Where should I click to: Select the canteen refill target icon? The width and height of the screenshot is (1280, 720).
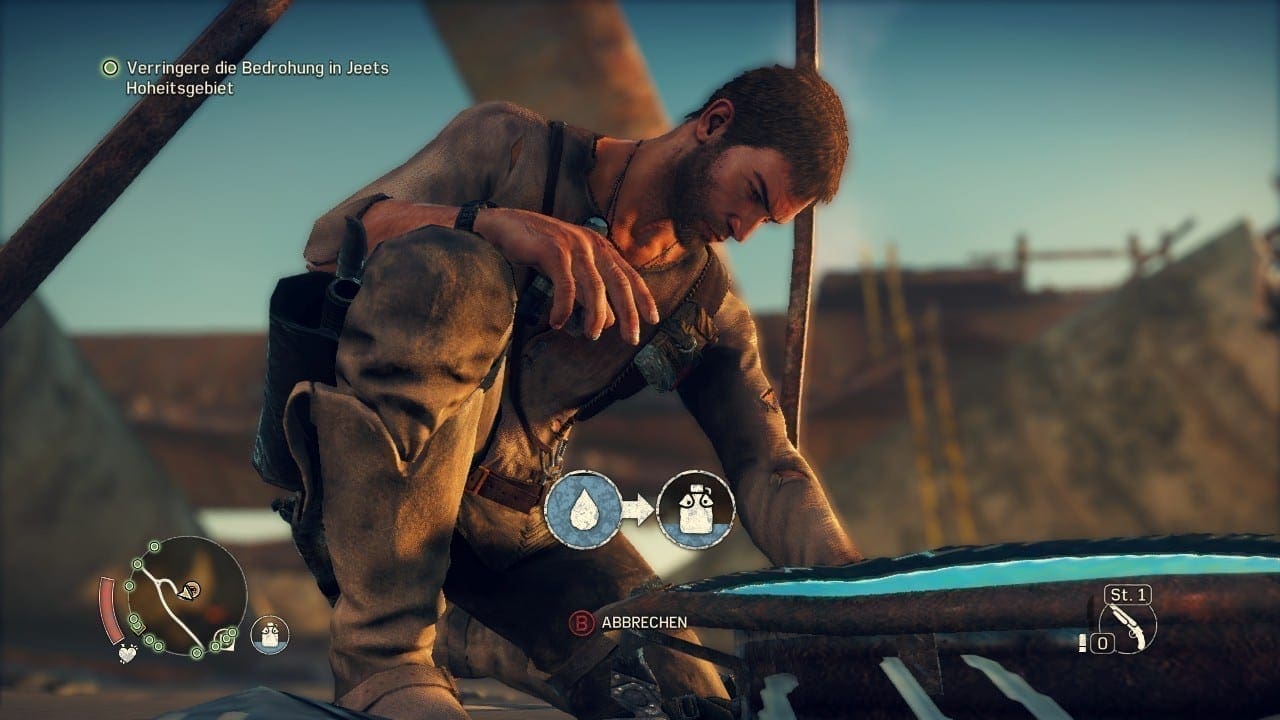coord(696,509)
